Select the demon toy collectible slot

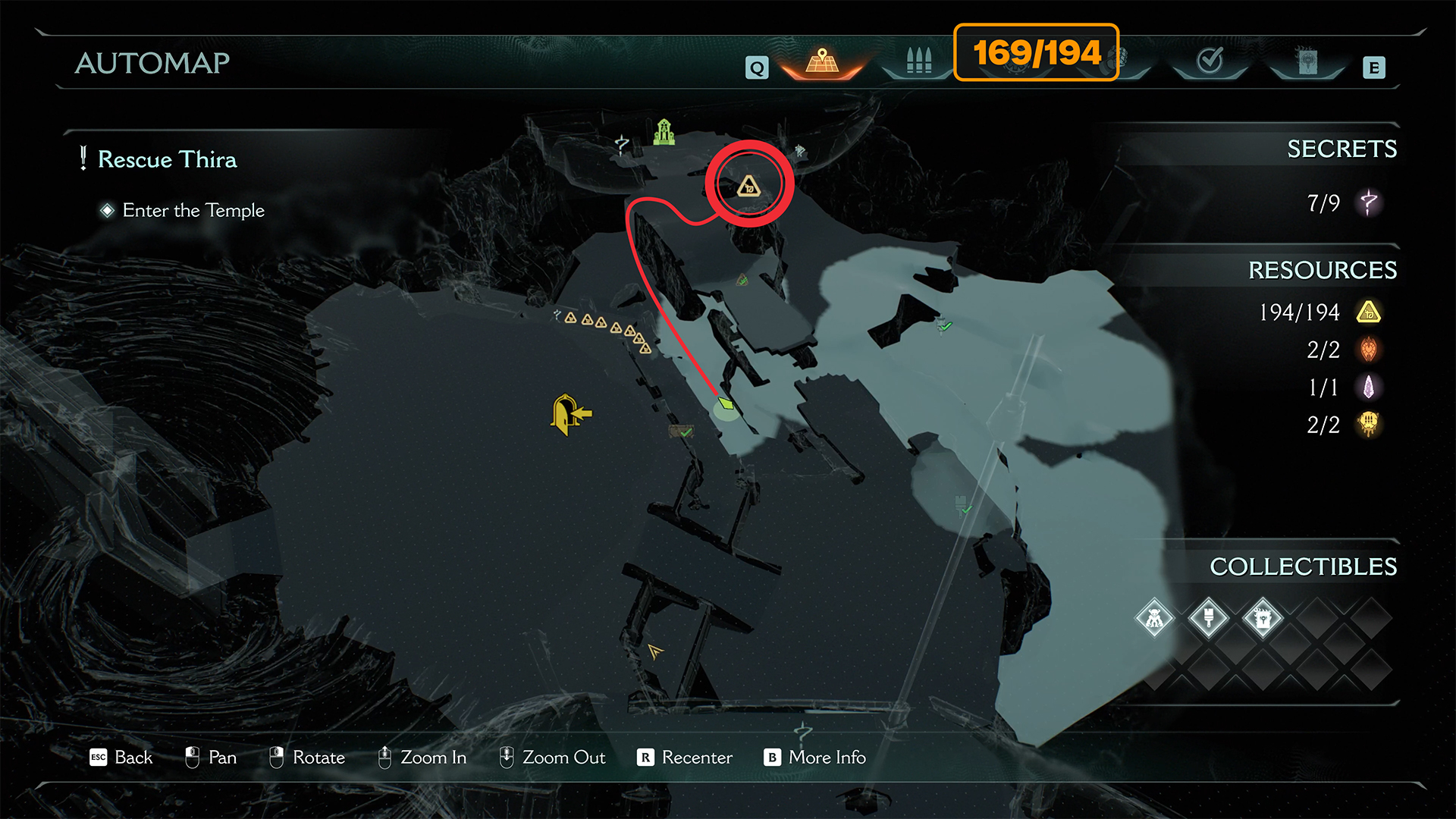[1154, 619]
